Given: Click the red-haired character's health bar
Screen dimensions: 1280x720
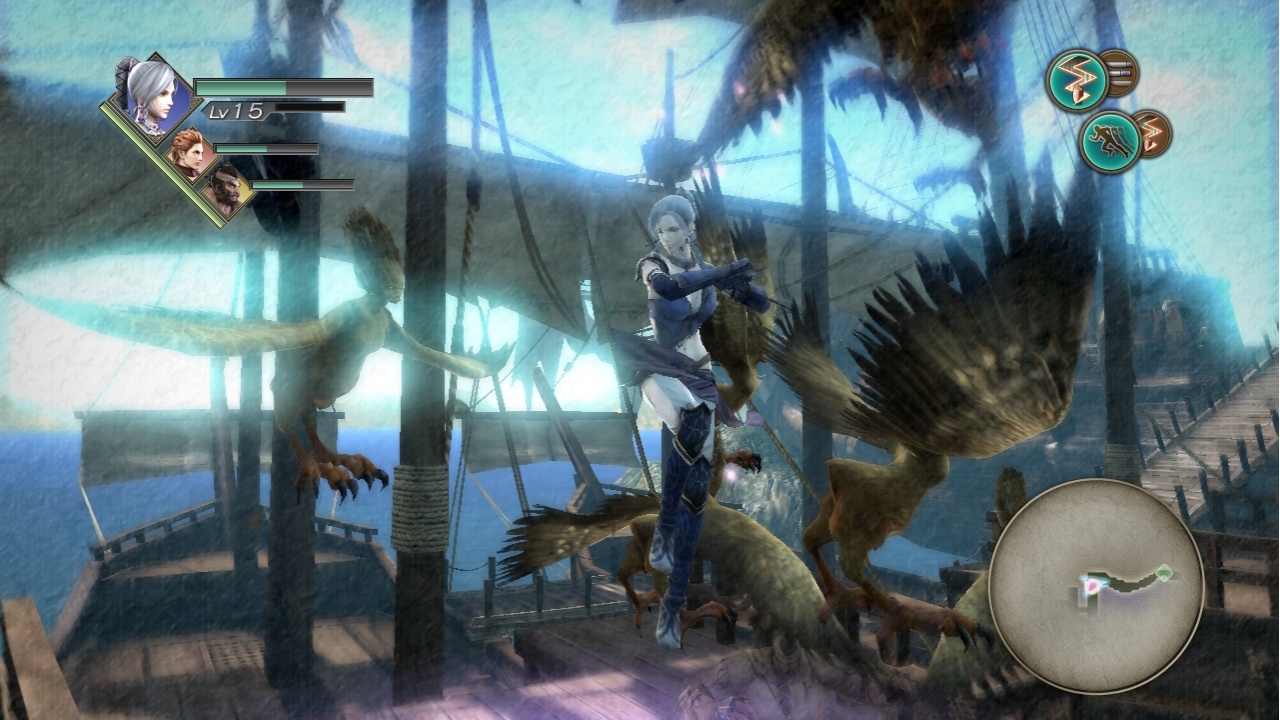Looking at the screenshot, I should [x=266, y=149].
